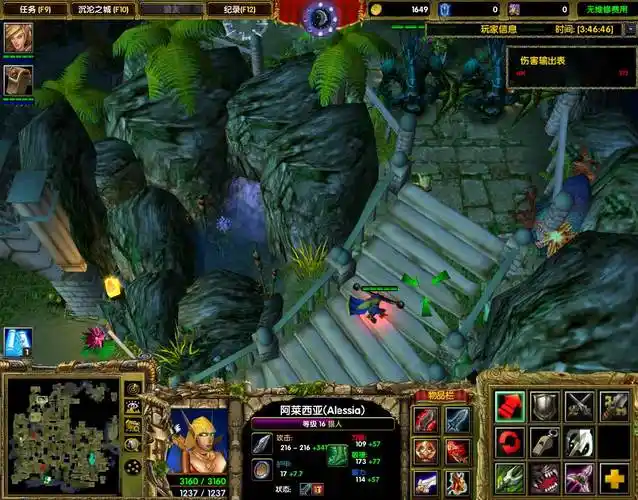Select the crossed swords attack command
The image size is (638, 500).
tap(580, 406)
